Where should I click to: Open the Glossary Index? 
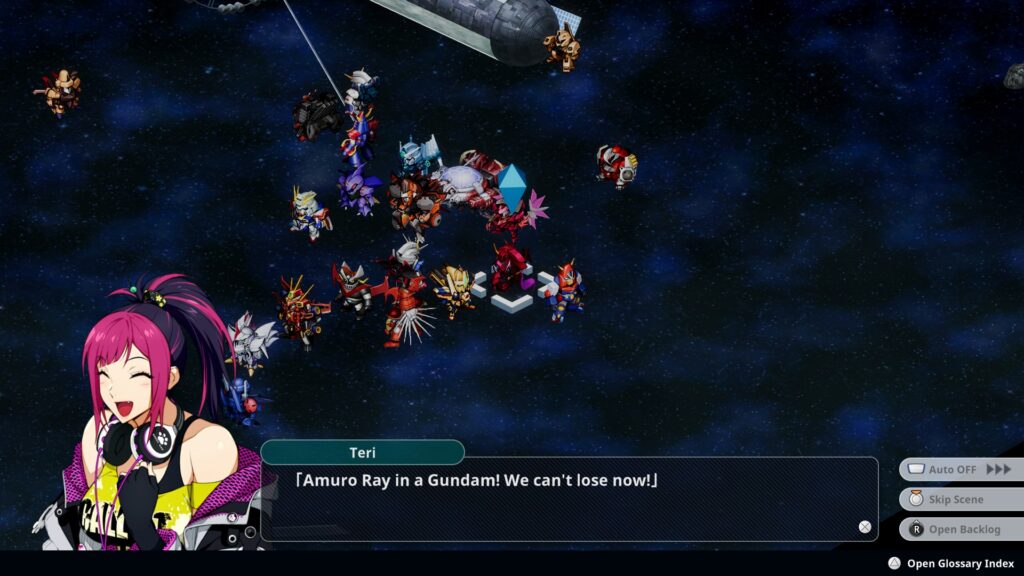[x=951, y=563]
